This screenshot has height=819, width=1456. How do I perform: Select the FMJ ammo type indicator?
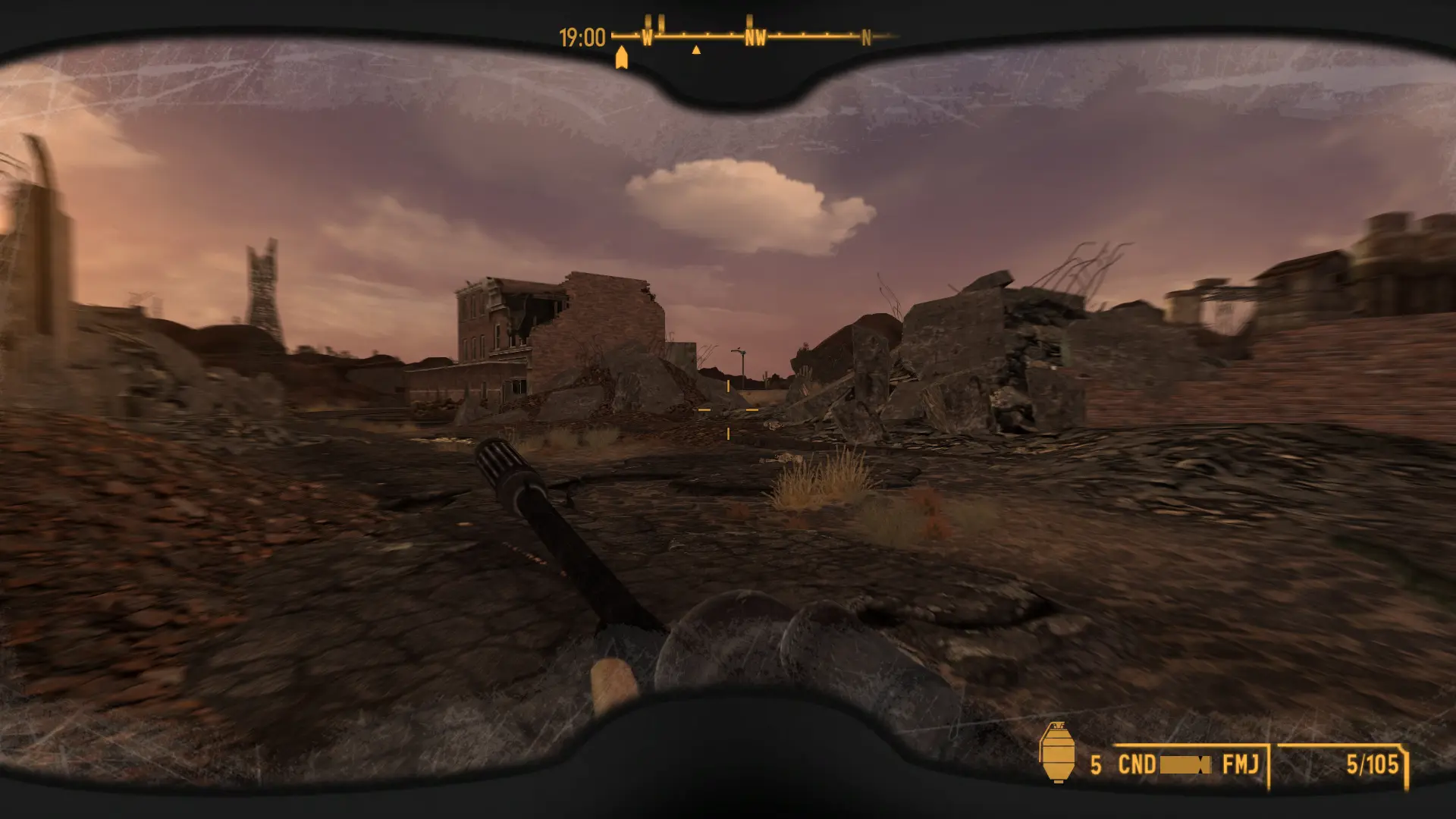1240,764
